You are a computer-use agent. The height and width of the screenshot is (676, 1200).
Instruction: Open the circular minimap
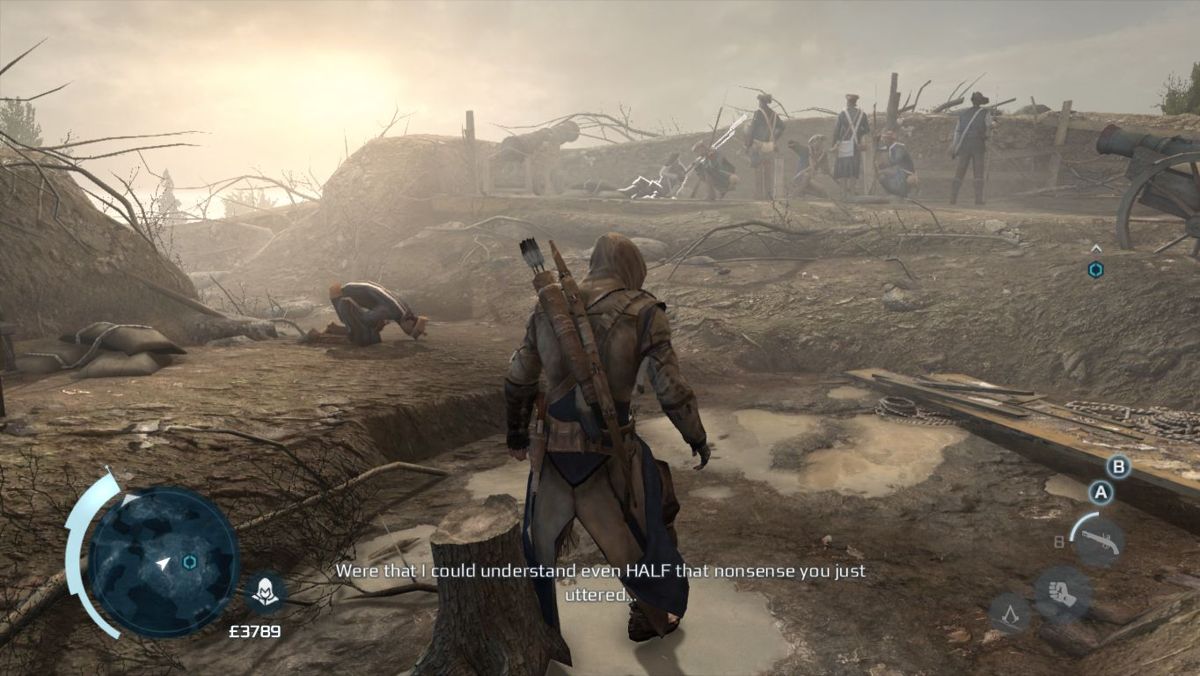click(163, 561)
